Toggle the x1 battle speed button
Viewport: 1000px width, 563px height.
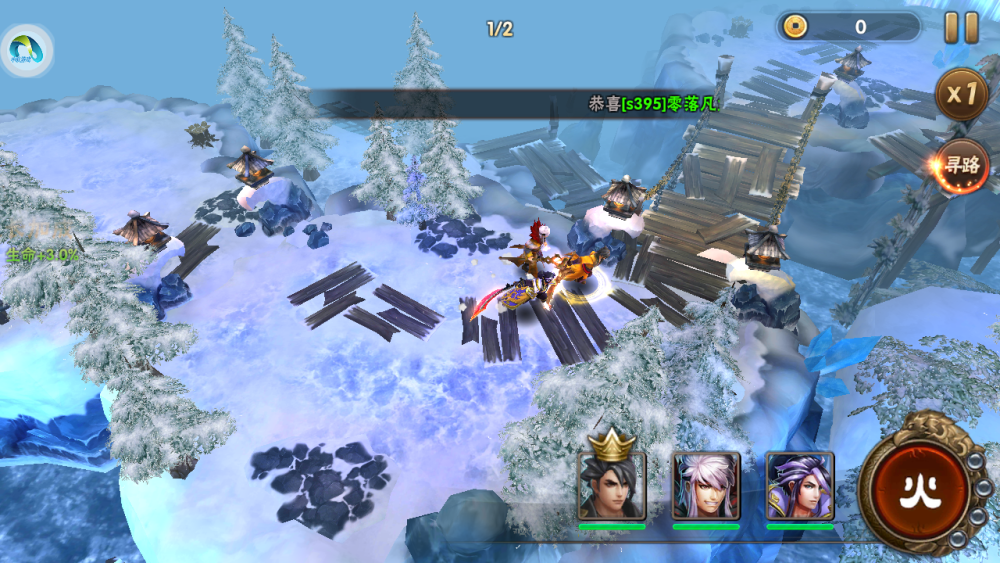(x=962, y=95)
